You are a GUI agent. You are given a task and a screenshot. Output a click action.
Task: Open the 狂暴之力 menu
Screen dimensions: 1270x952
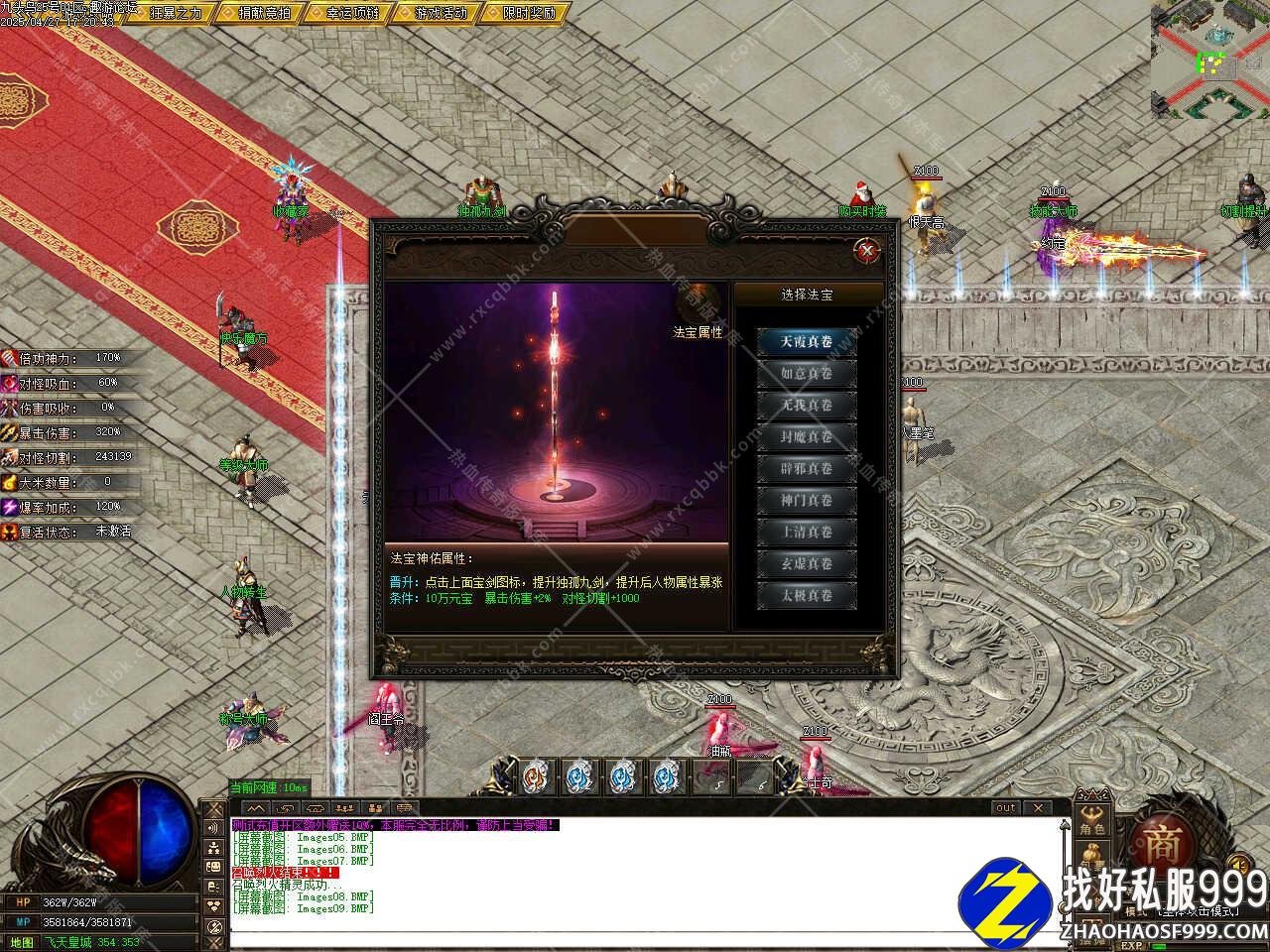pyautogui.click(x=175, y=13)
